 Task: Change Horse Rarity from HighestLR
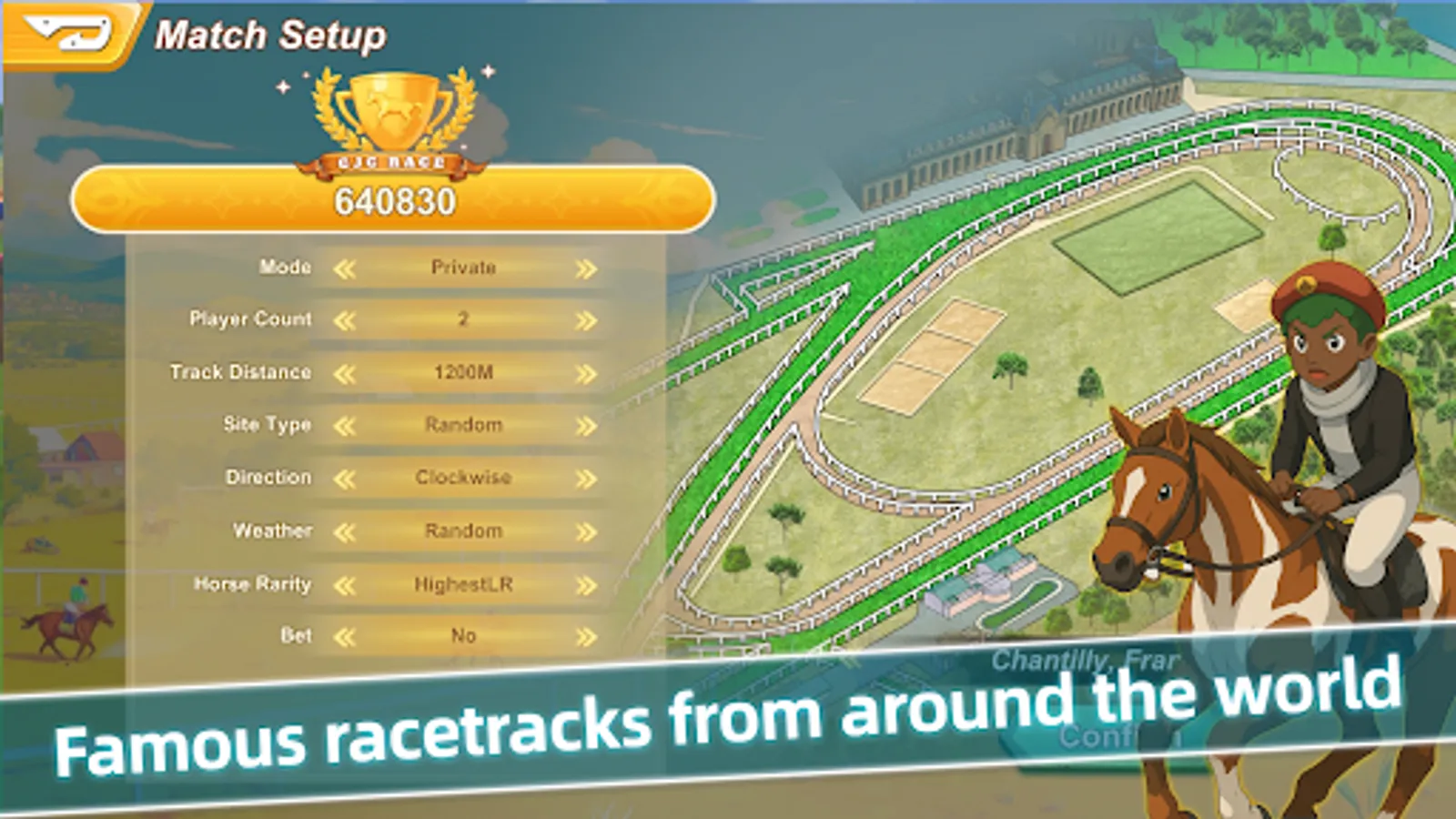click(585, 583)
